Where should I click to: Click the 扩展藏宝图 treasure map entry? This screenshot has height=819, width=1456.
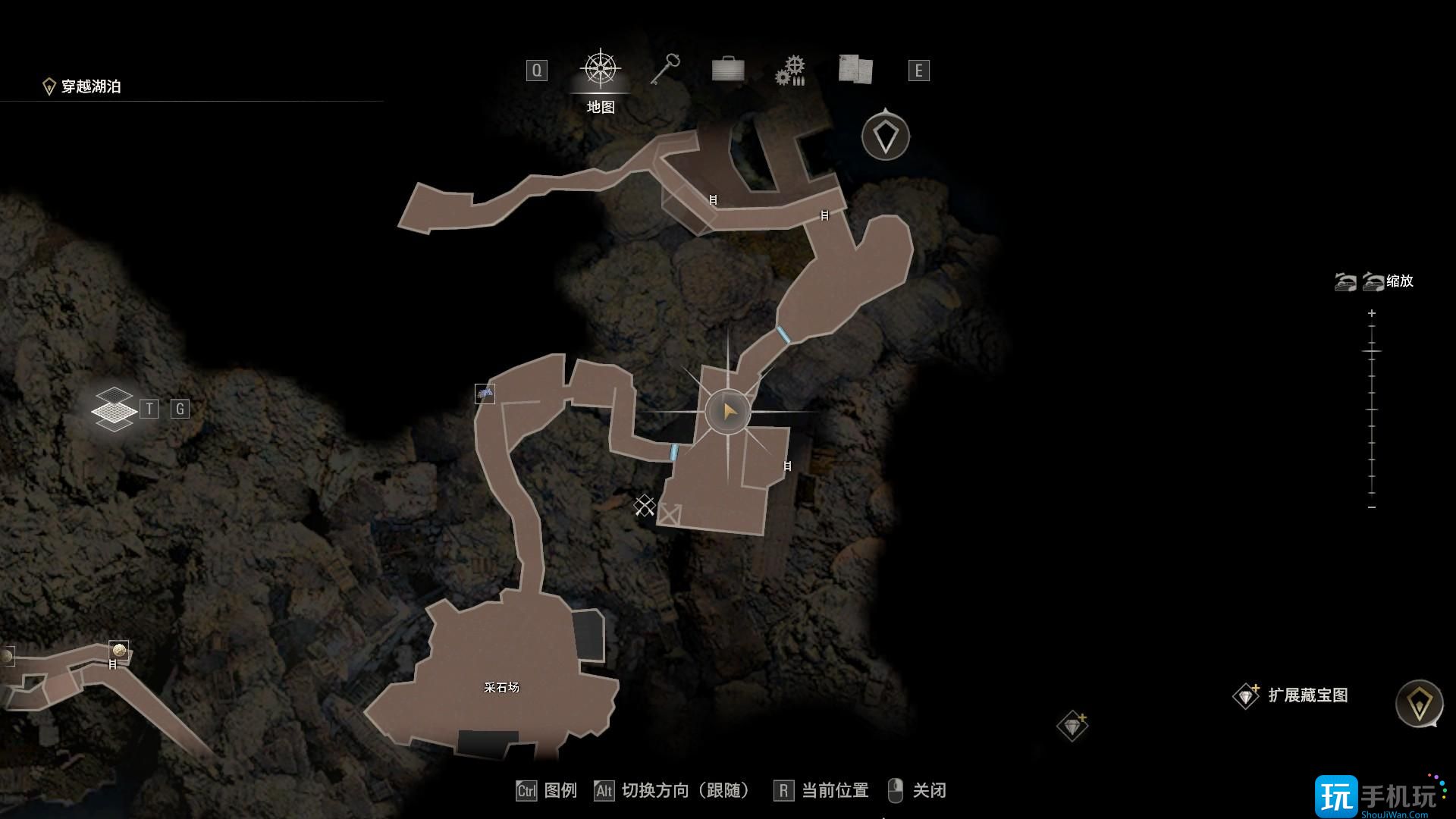pyautogui.click(x=1307, y=695)
